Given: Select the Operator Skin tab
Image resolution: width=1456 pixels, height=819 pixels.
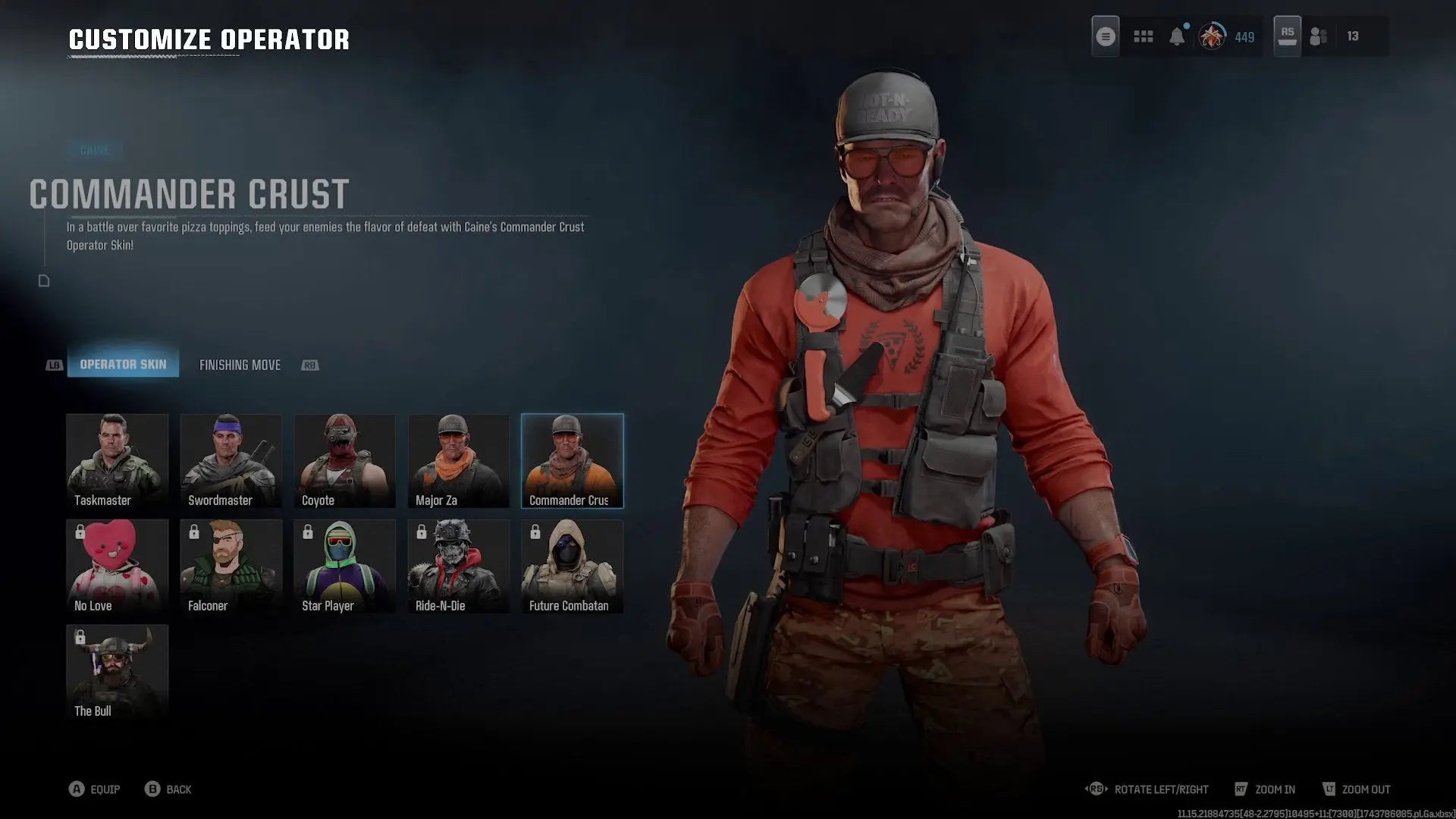Looking at the screenshot, I should (124, 364).
